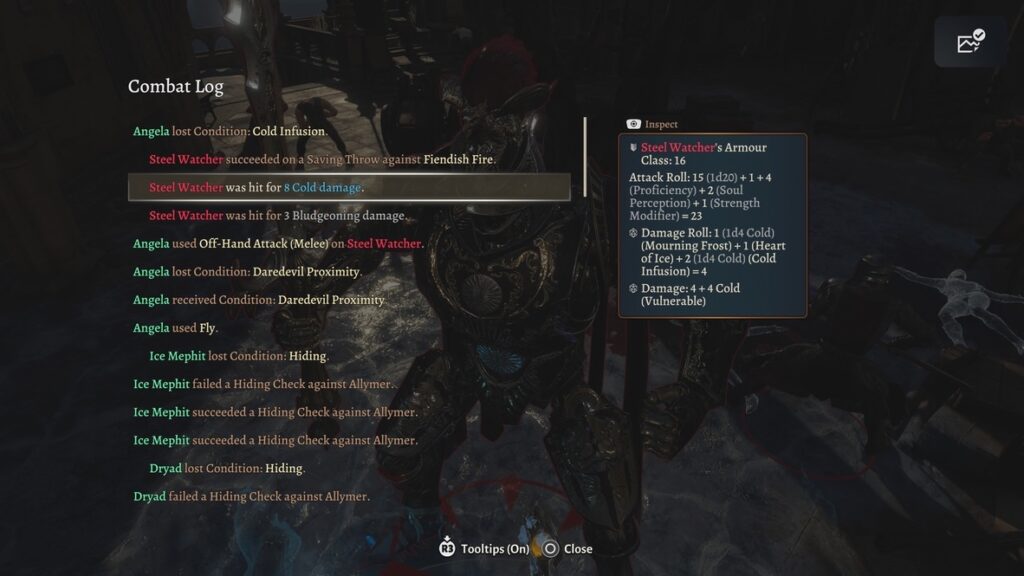Screen dimensions: 1024x576
Task: Select the highlighted 8 Cold damage entry
Action: 257,187
